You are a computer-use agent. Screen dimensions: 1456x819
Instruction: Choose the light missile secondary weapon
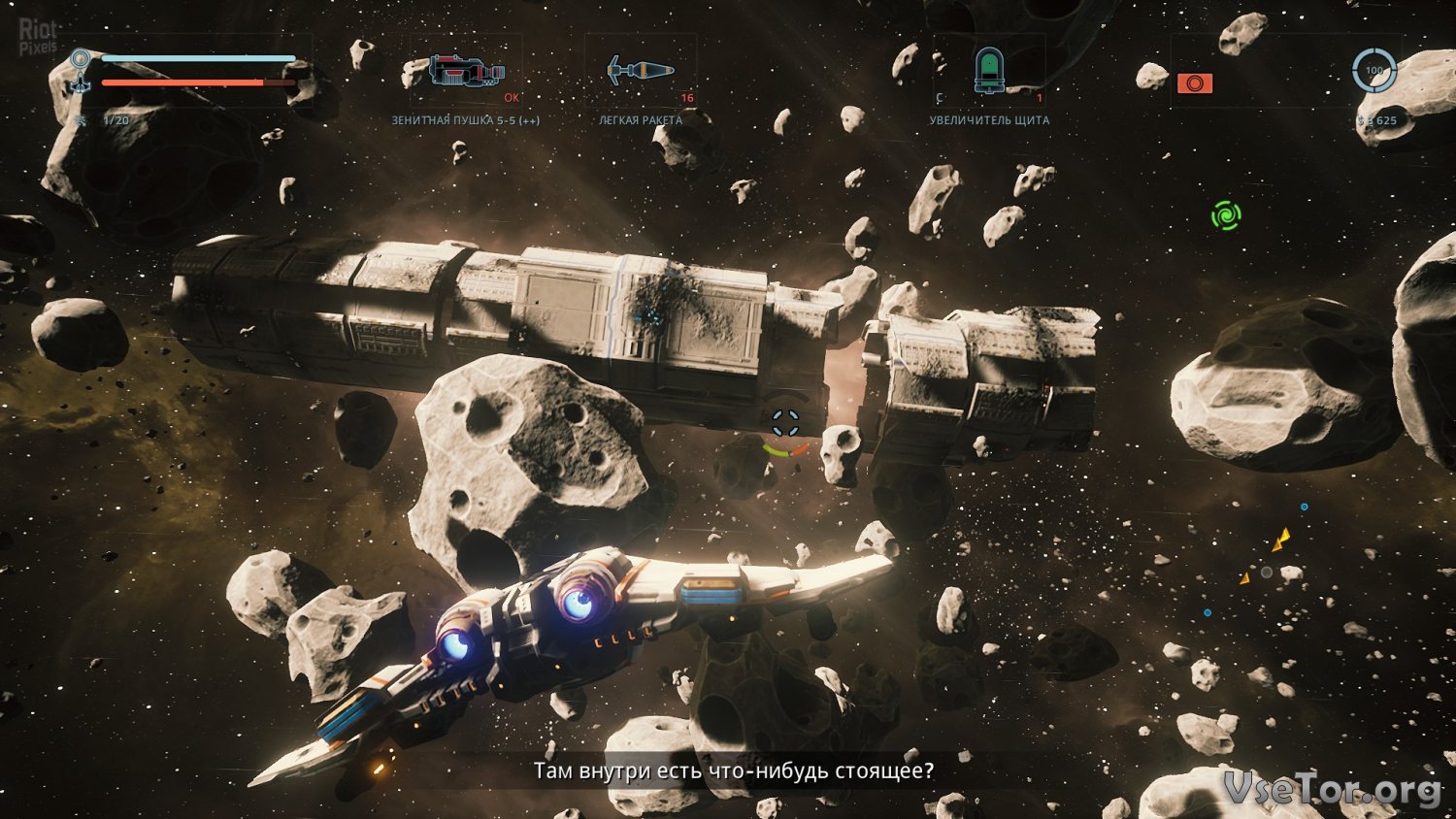[640, 71]
